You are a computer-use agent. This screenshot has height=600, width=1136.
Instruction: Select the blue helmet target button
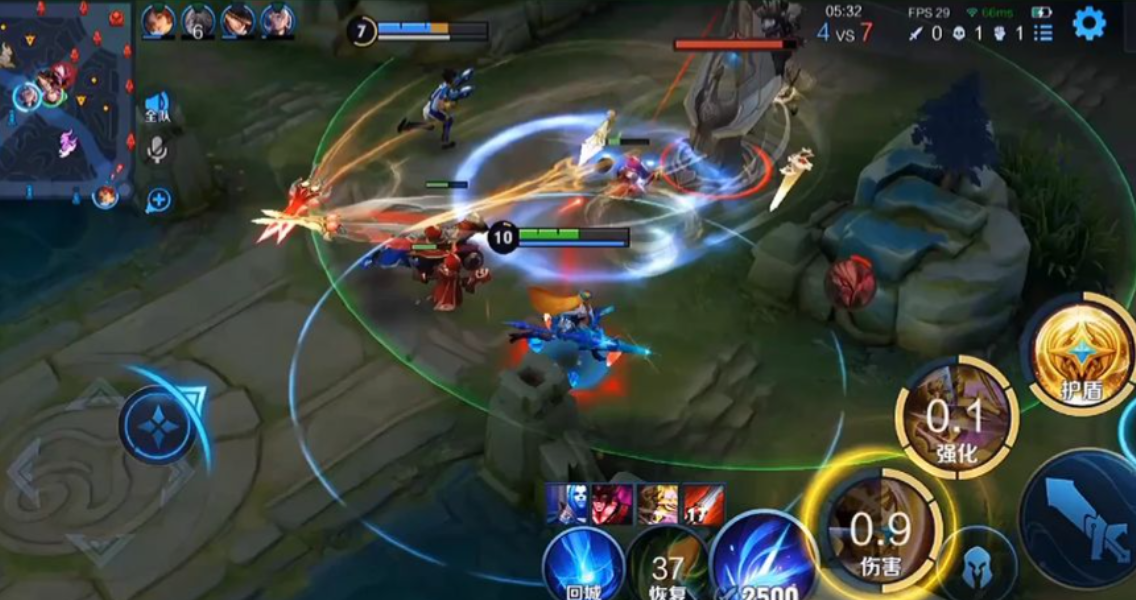(976, 567)
